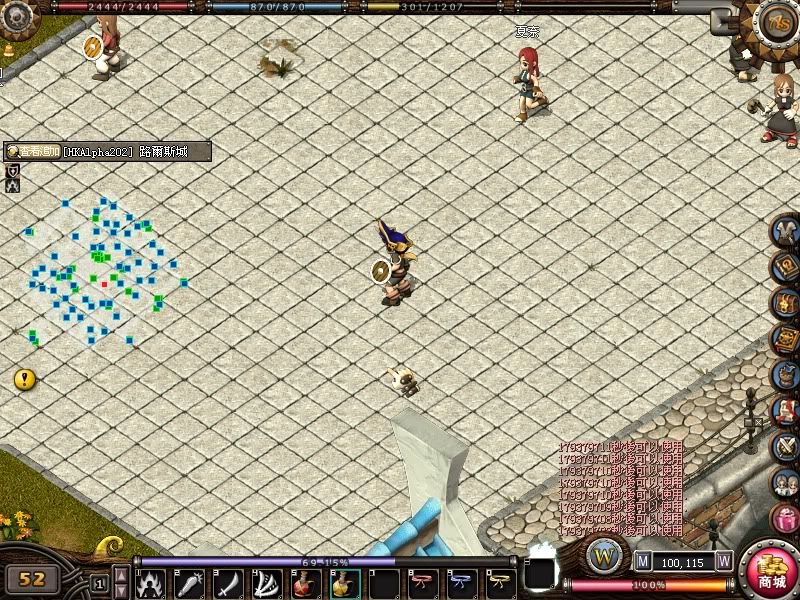Use the yellow potion hotbar slot

(x=343, y=583)
